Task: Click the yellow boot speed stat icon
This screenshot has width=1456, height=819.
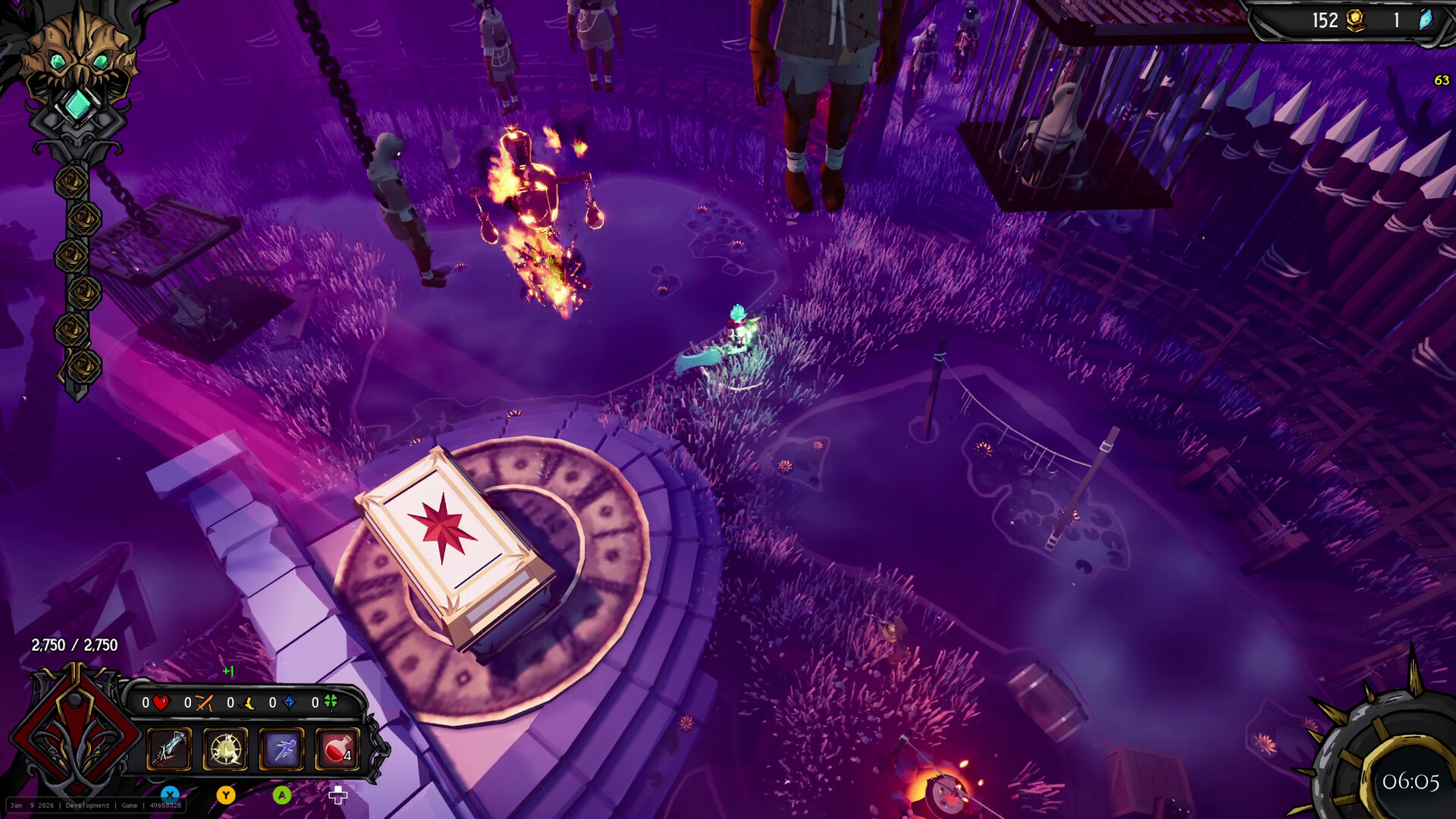Action: pyautogui.click(x=247, y=703)
